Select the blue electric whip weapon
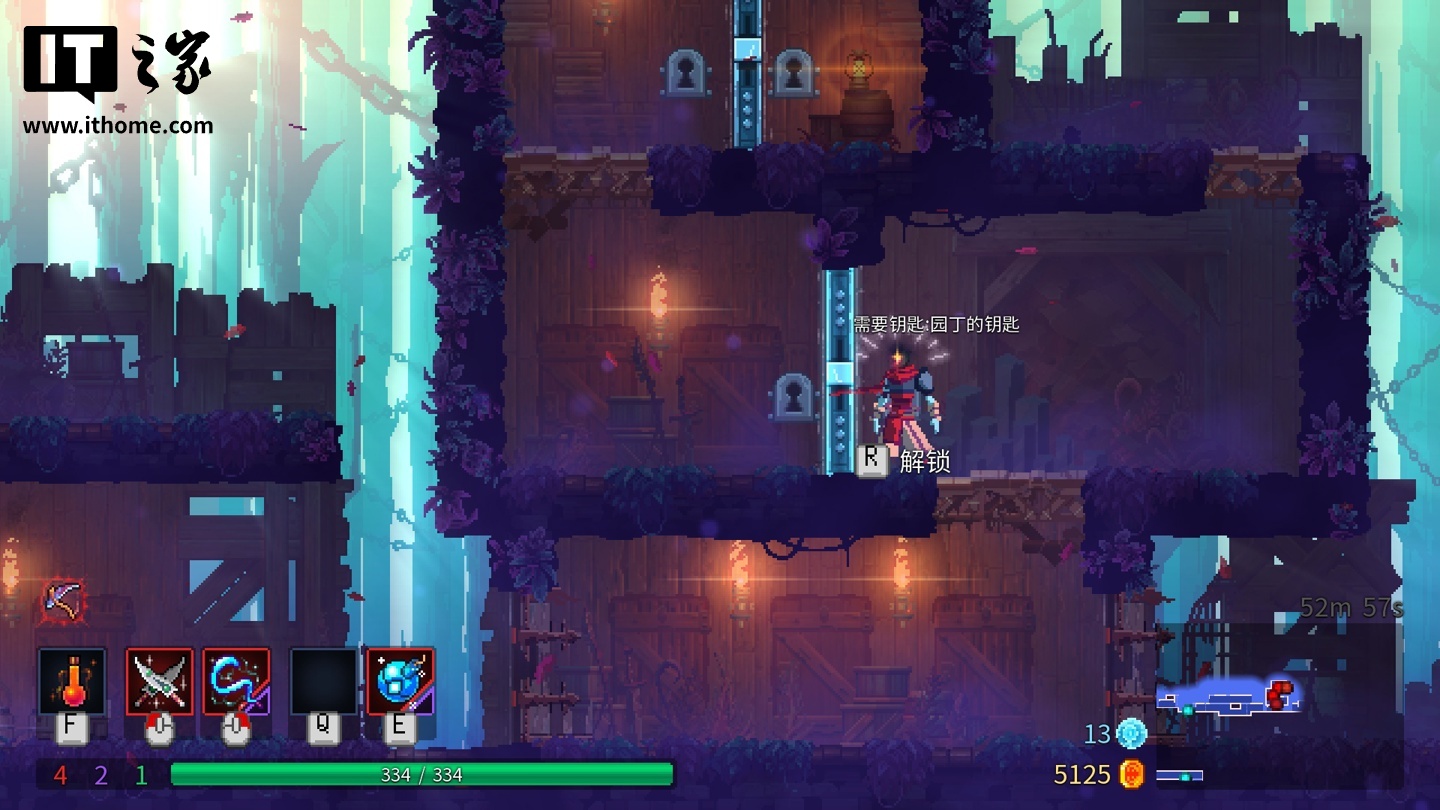 (x=236, y=681)
